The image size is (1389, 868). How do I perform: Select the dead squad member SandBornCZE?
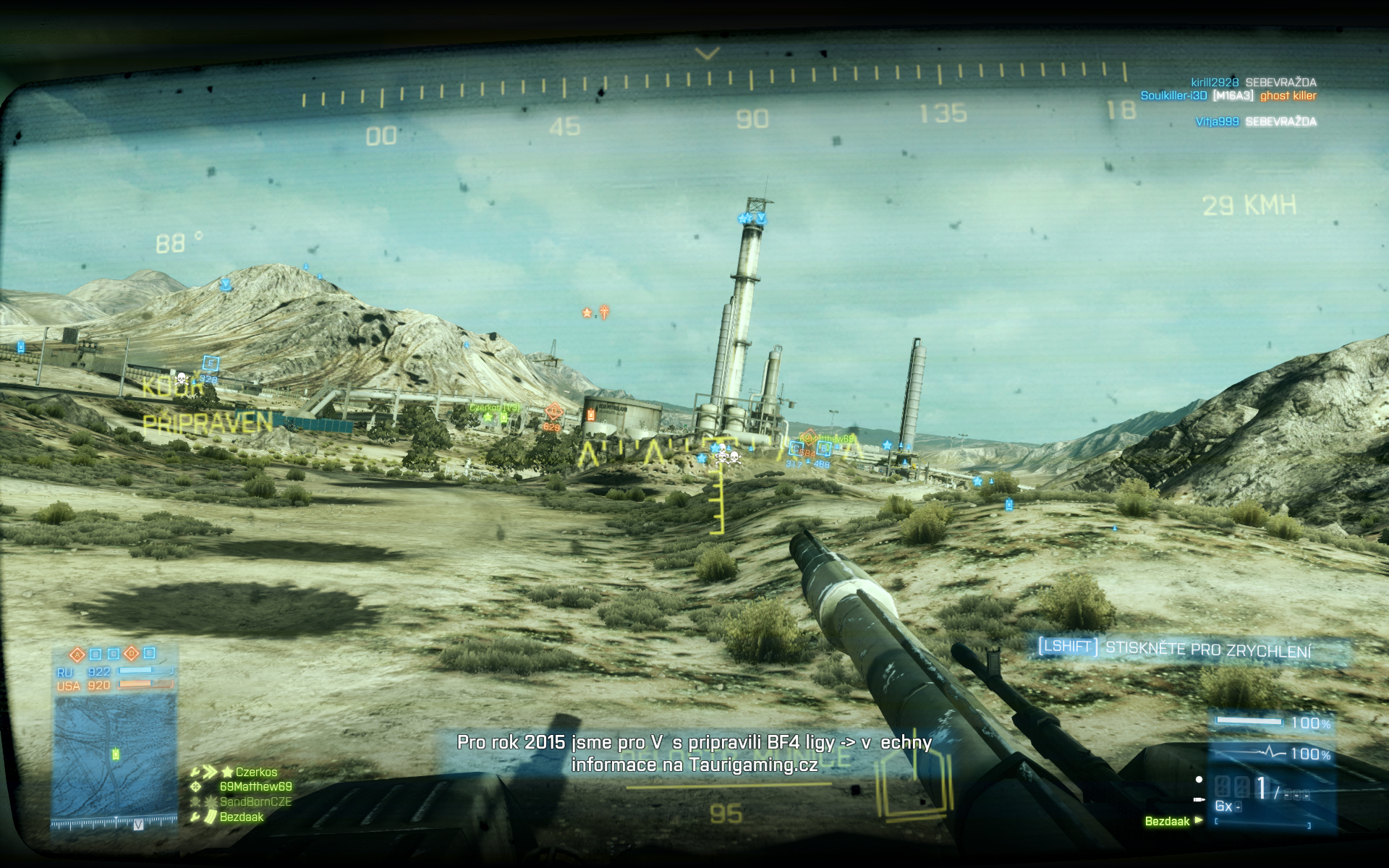tap(255, 801)
